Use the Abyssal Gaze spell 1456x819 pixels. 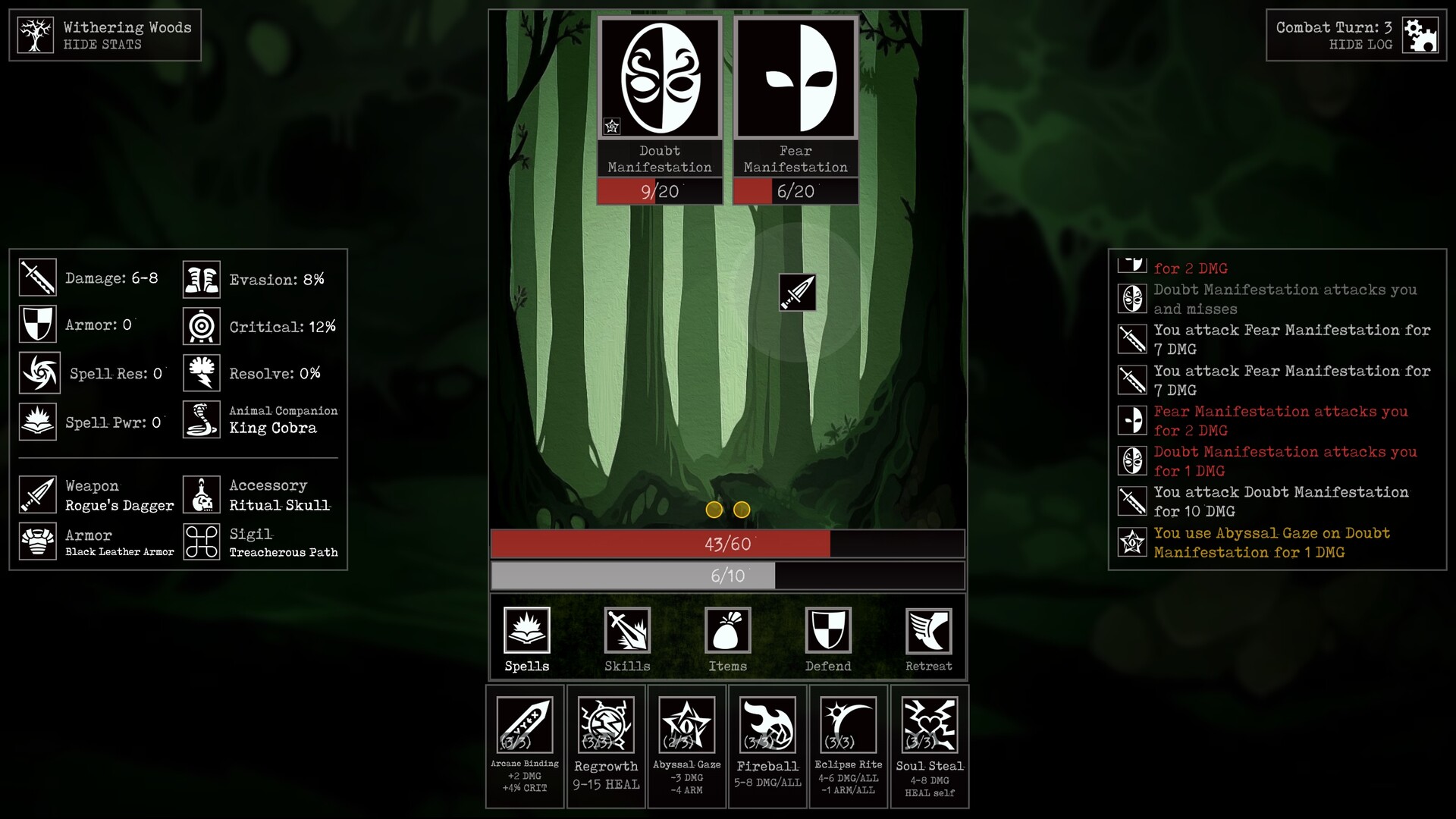686,747
